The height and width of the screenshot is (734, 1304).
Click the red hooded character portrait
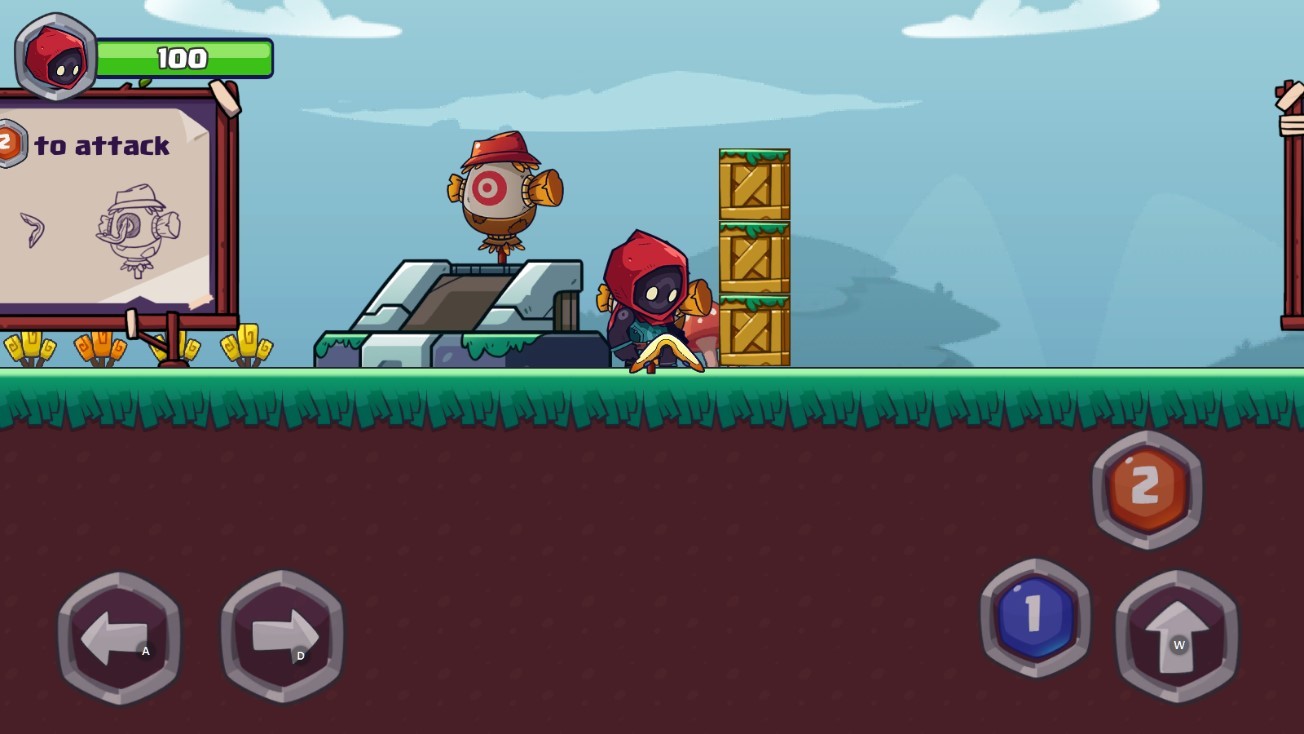point(57,57)
